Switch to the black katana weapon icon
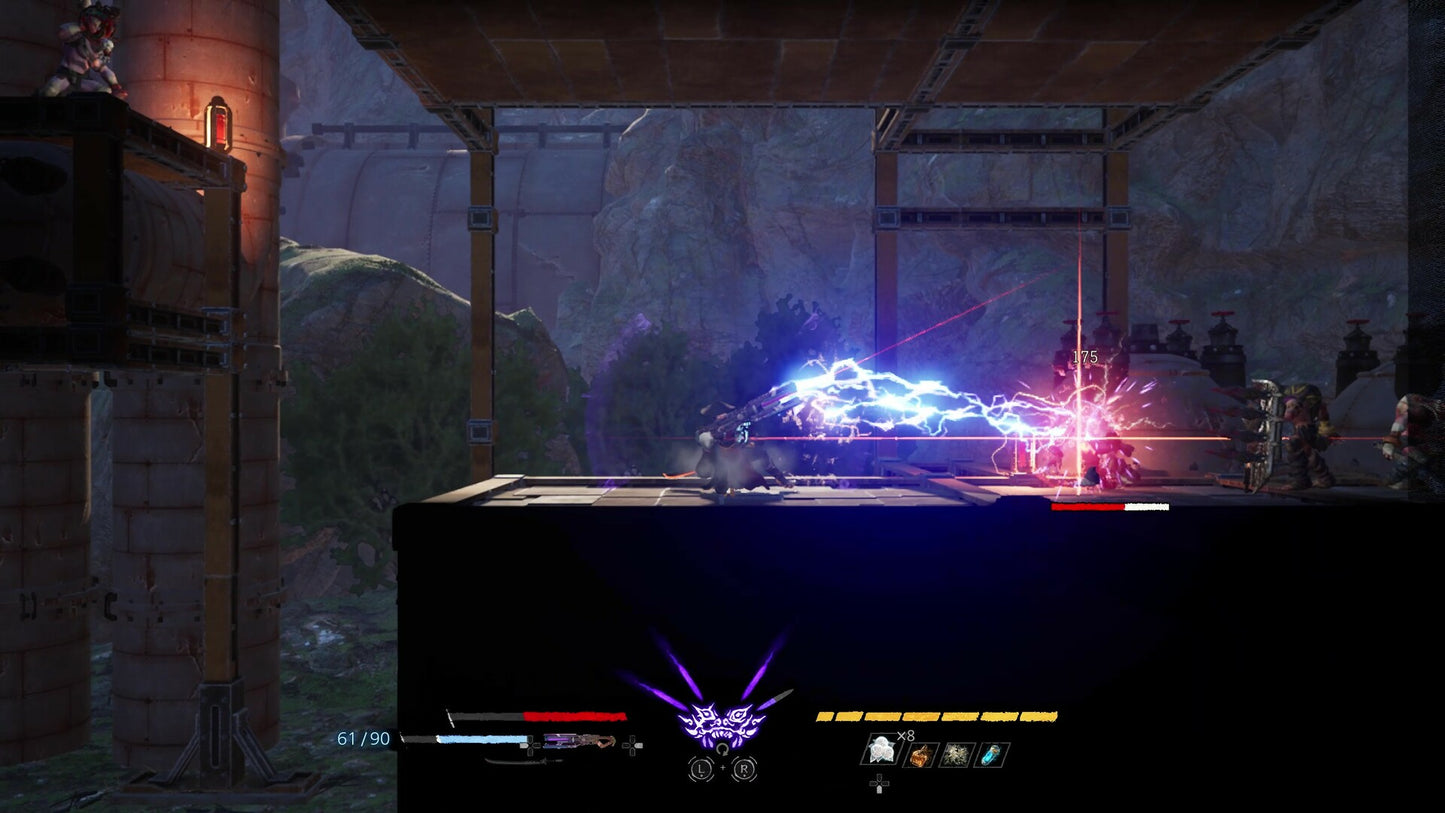 click(x=523, y=761)
